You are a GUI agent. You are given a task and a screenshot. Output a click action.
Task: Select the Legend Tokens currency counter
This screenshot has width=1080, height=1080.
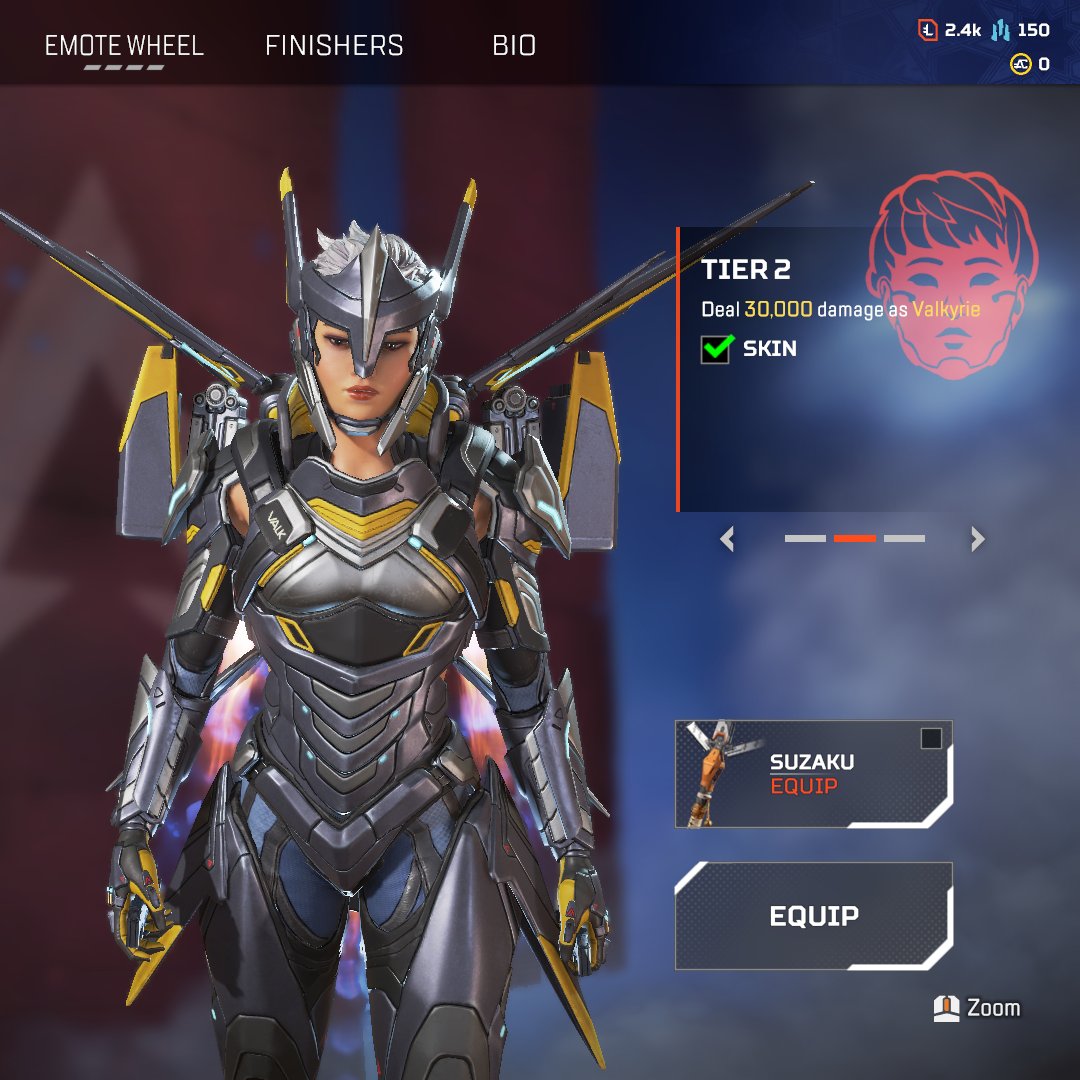950,30
